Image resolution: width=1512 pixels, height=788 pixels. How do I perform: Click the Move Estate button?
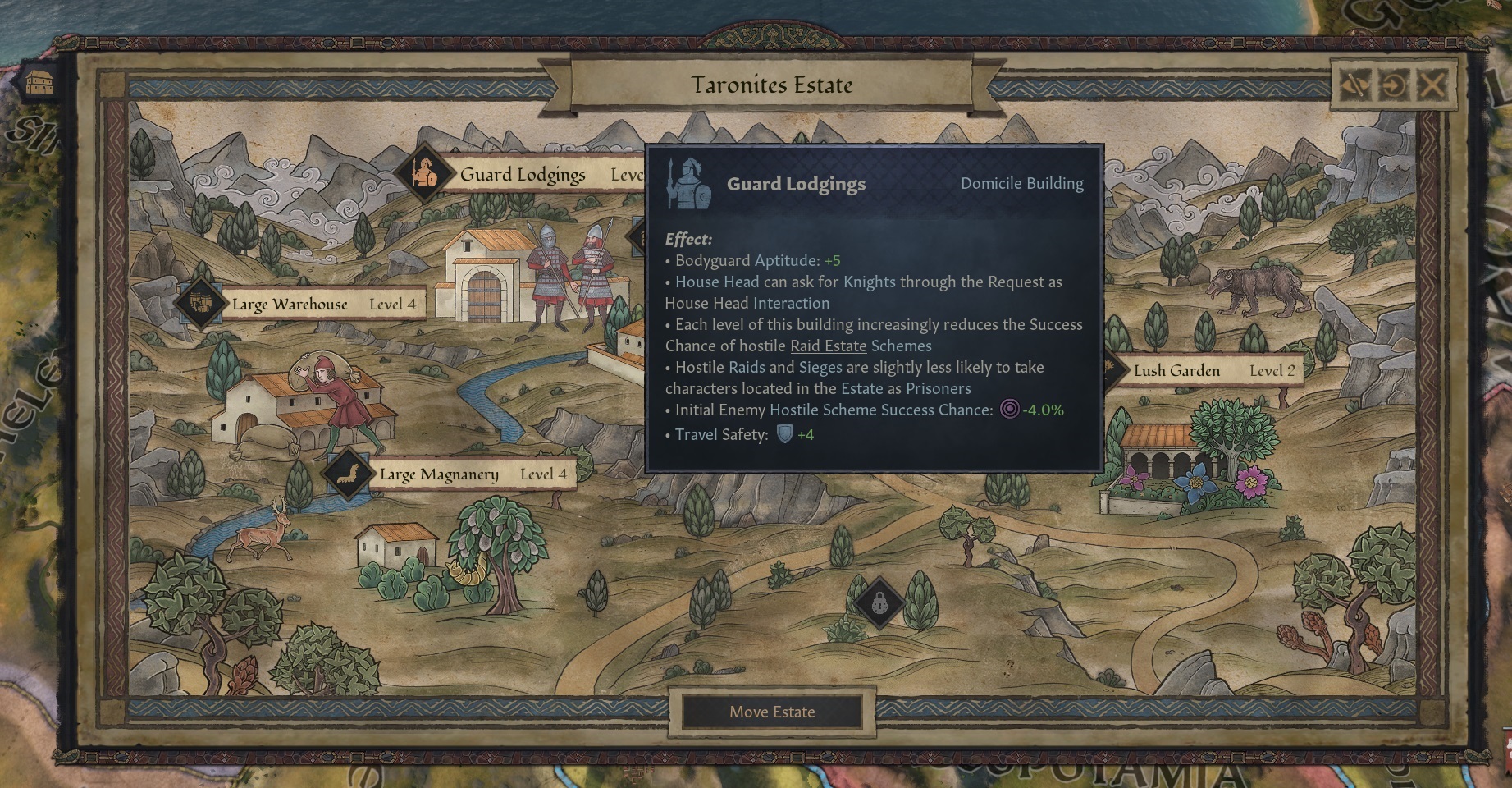(772, 712)
